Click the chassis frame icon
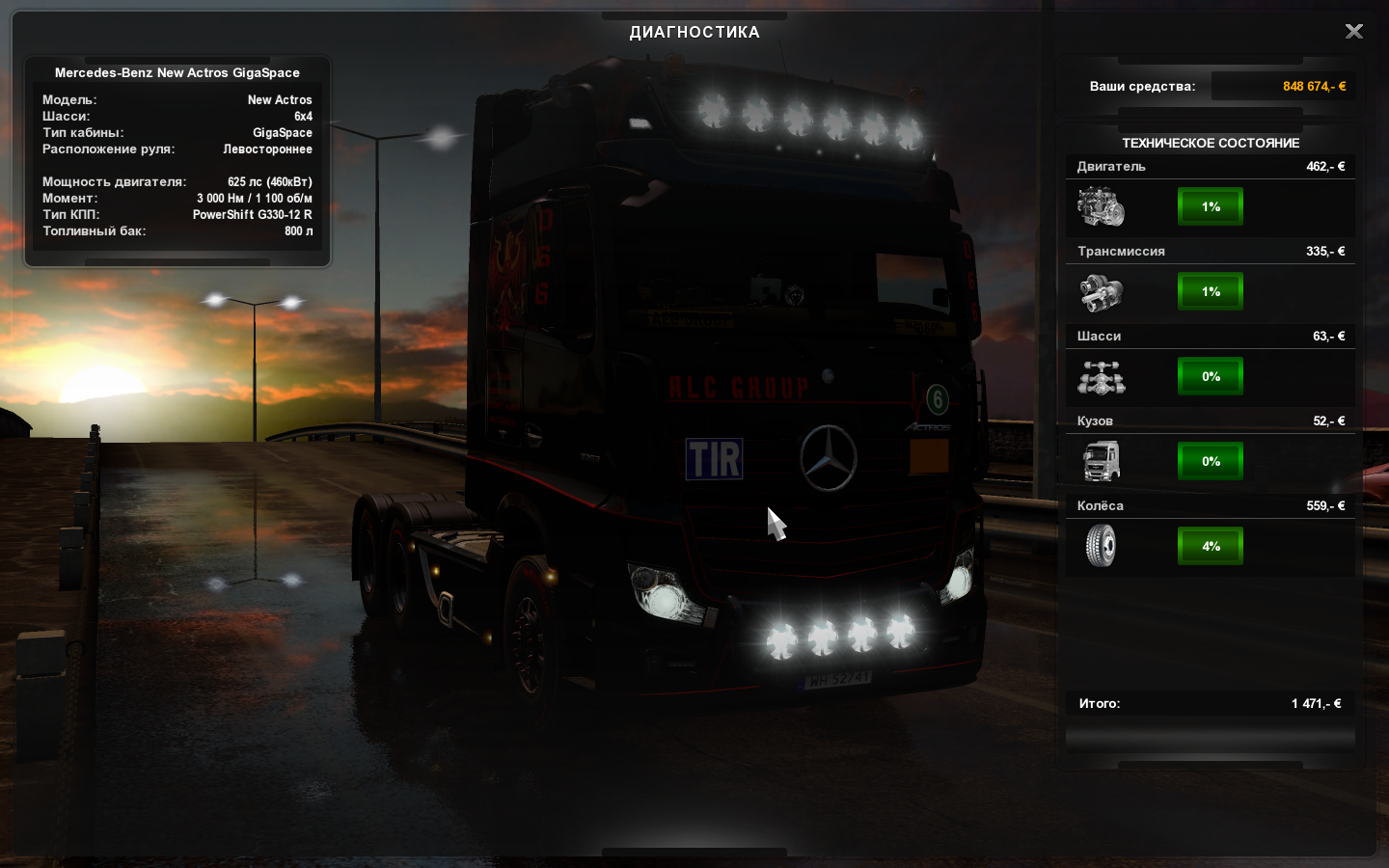The image size is (1389, 868). [1101, 377]
